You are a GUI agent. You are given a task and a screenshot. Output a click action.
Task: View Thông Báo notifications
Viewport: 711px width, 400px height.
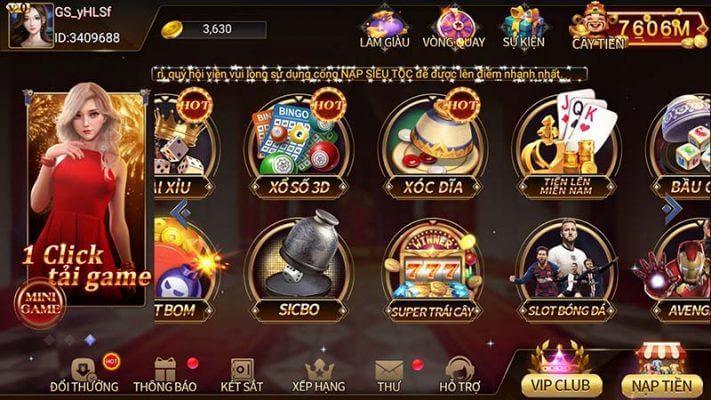coord(165,375)
